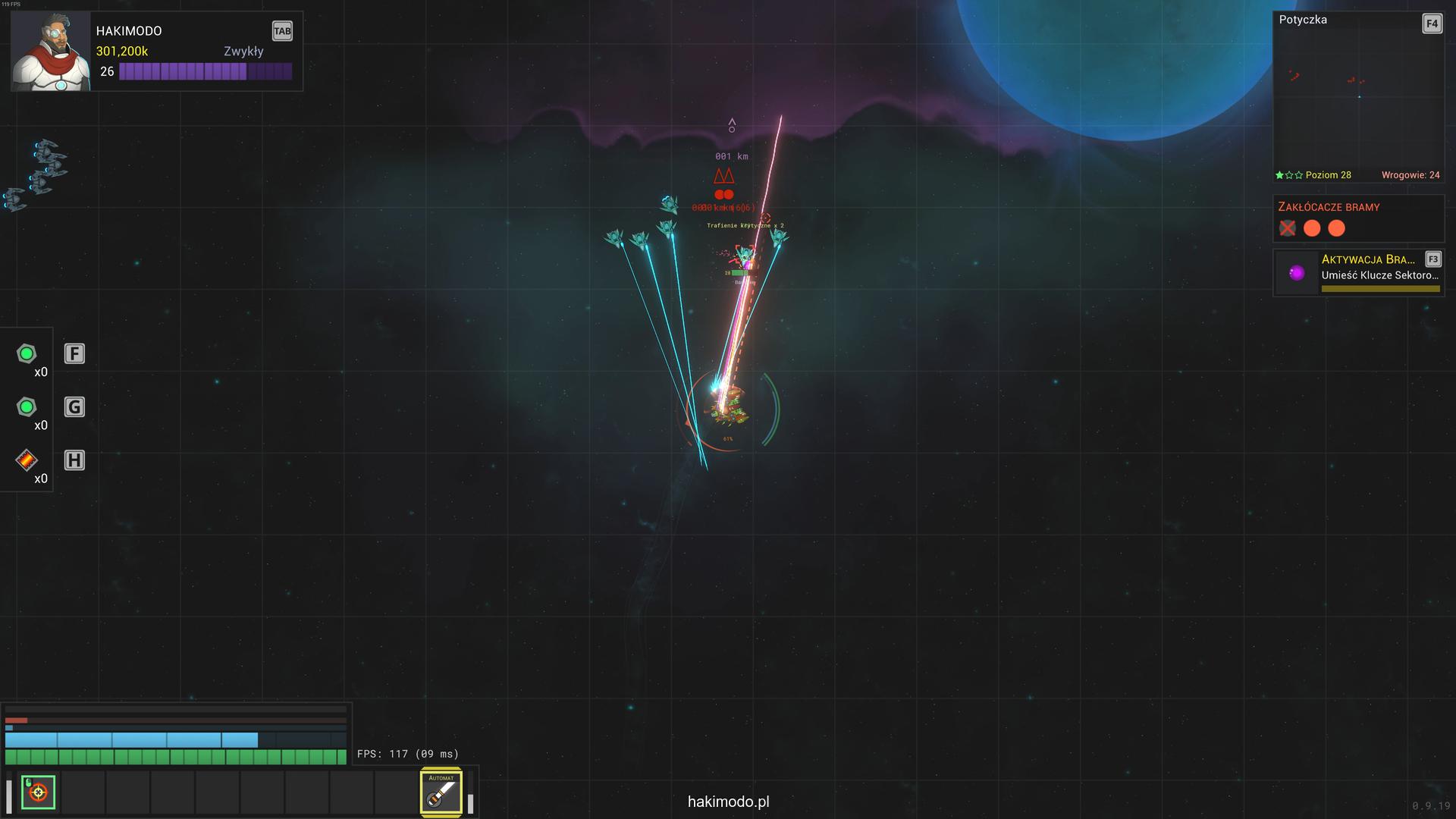Viewport: 1456px width, 819px height.
Task: Use the orange-red diamond consumable
Action: point(27,460)
